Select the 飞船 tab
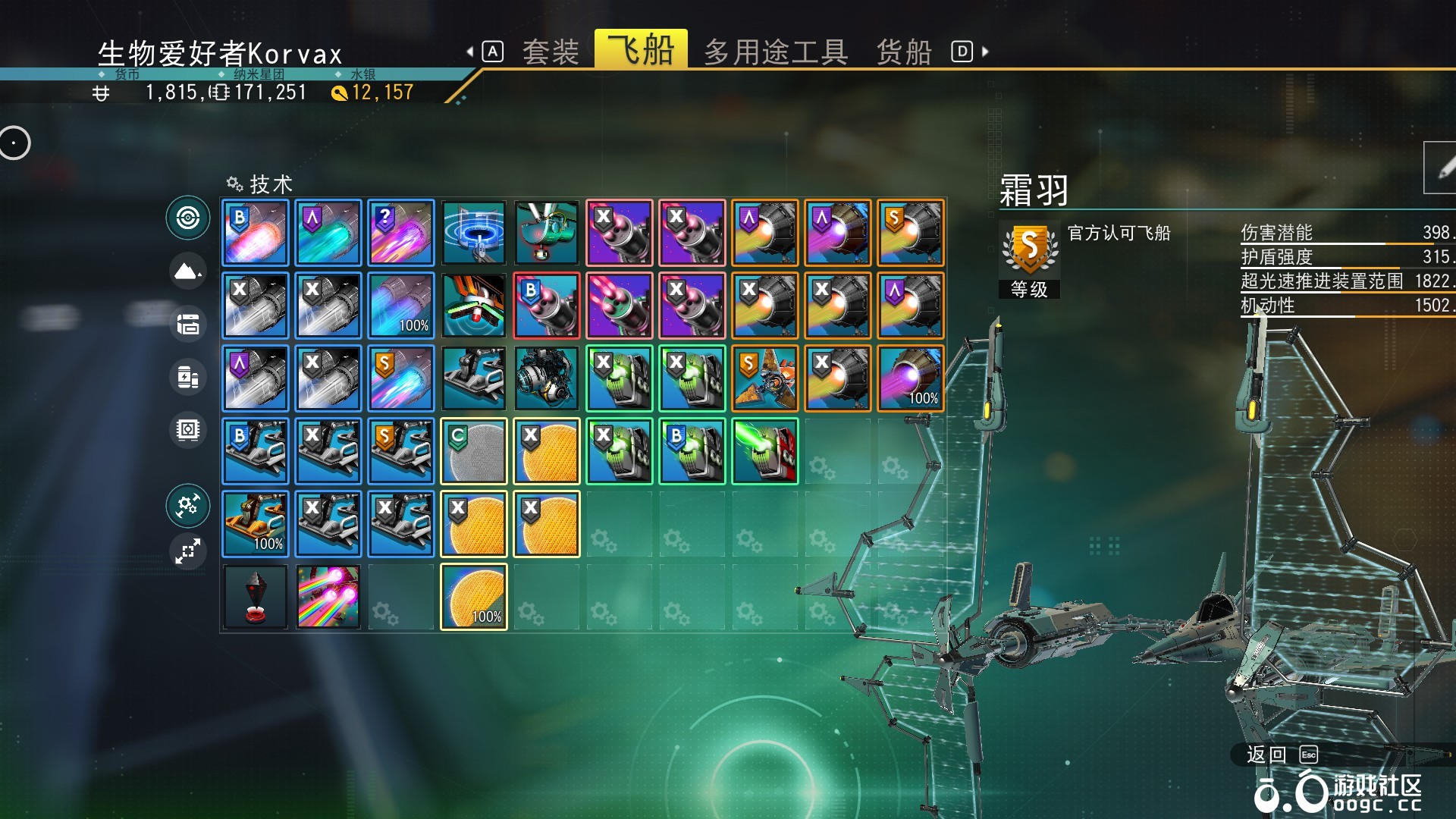Screen dimensions: 1456x819 (641, 50)
